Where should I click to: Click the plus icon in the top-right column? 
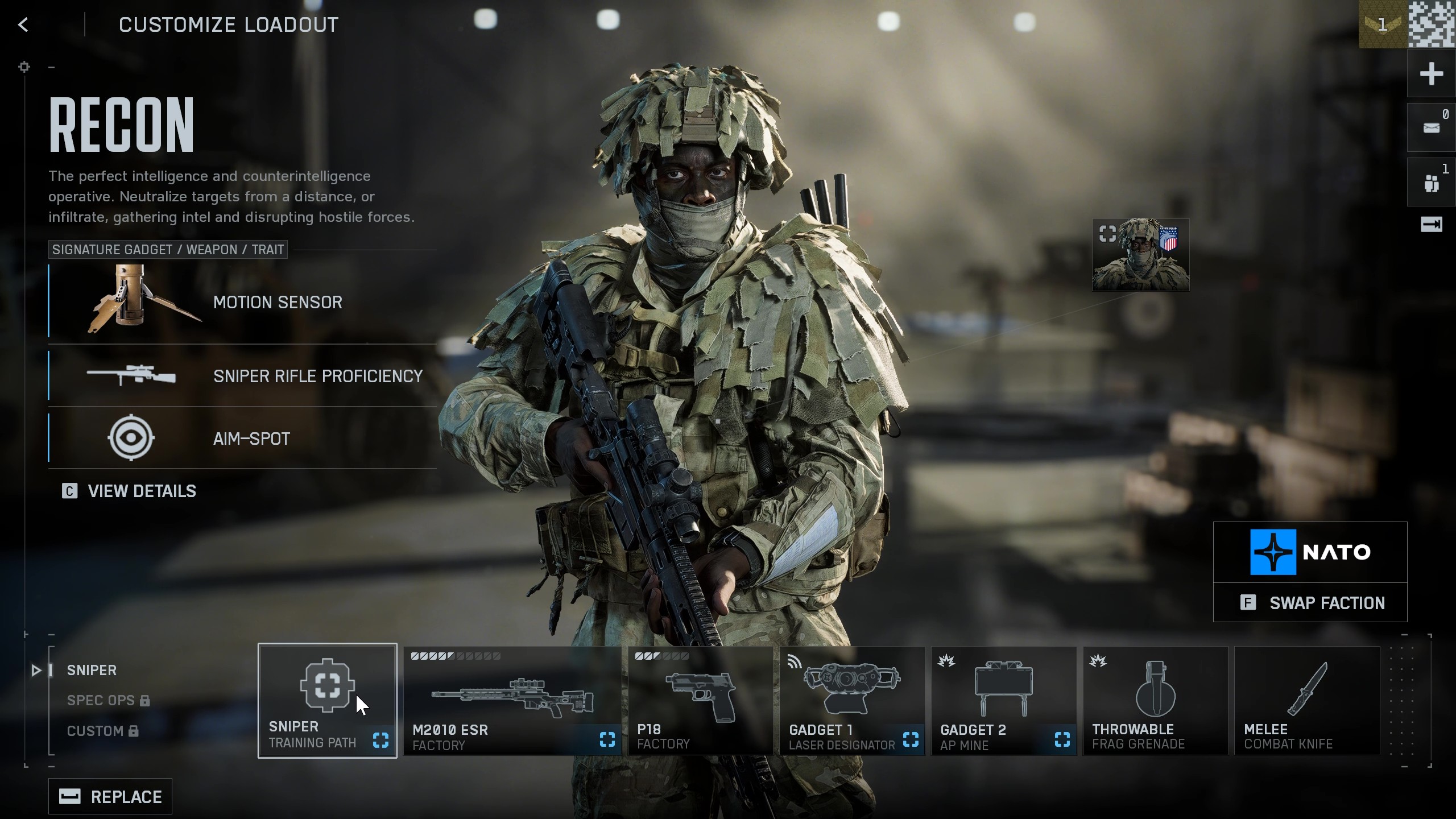[x=1433, y=73]
